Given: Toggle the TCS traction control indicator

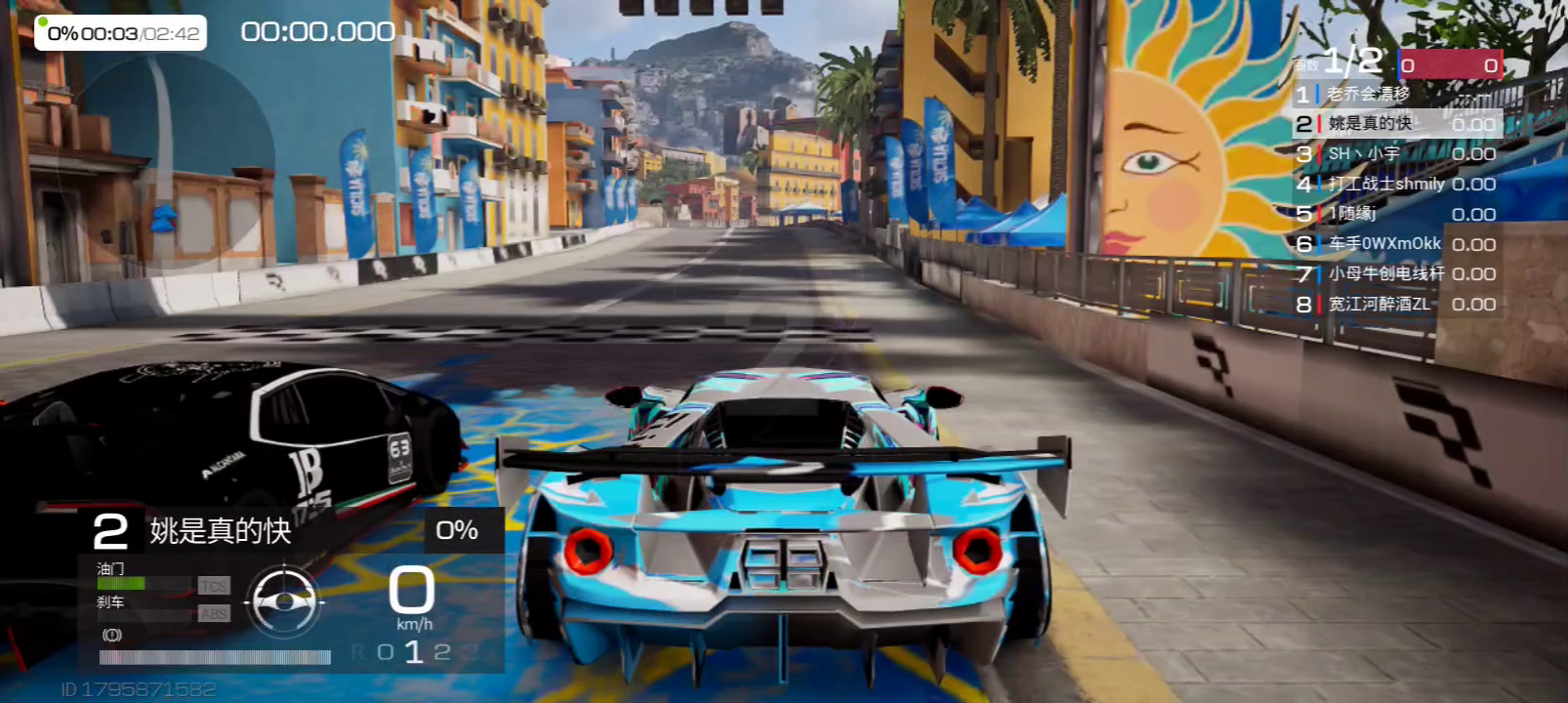Looking at the screenshot, I should coord(214,586).
